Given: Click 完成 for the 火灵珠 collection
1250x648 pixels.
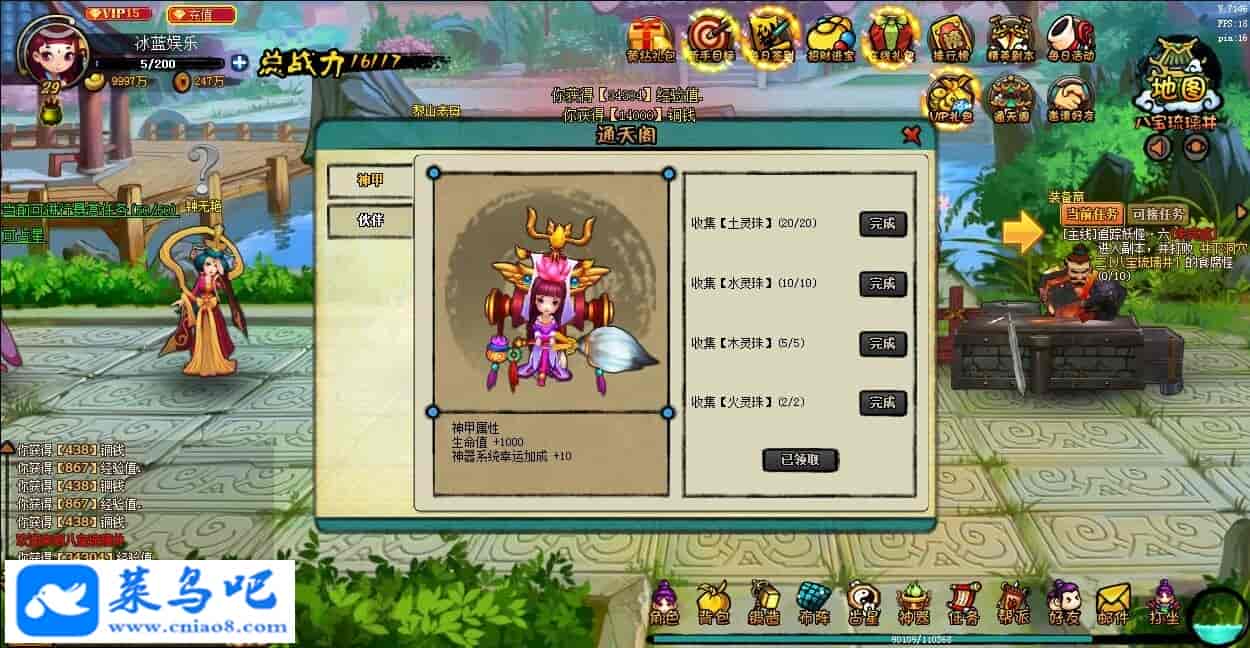Looking at the screenshot, I should coord(882,403).
